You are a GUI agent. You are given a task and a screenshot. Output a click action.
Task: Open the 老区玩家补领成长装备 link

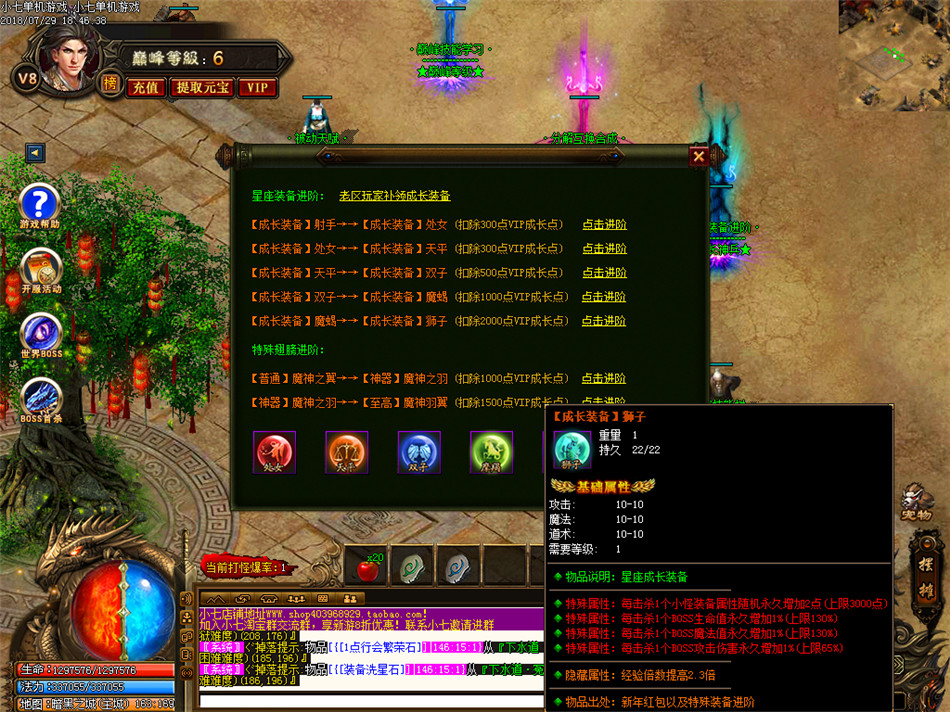pos(394,196)
